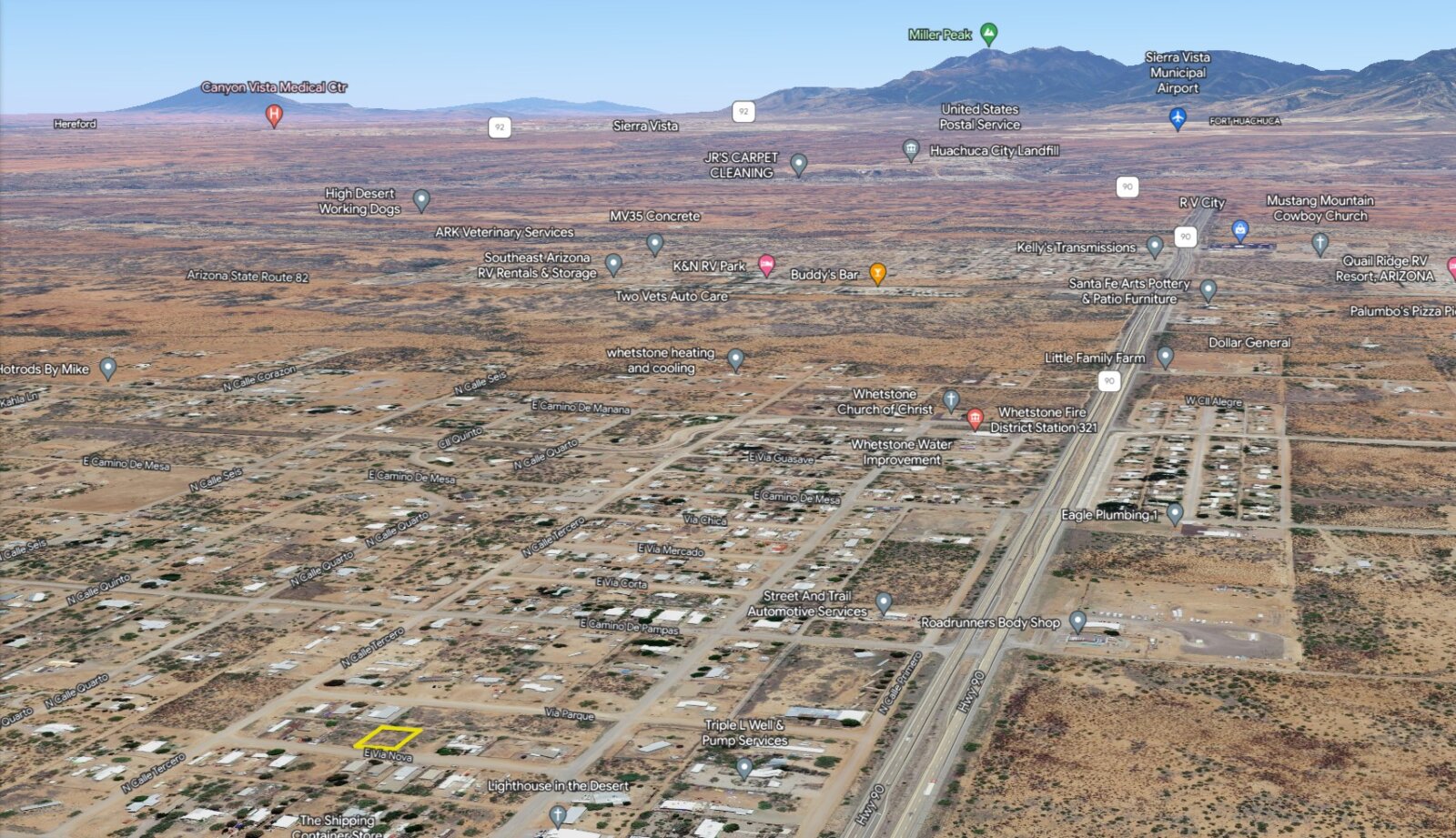The image size is (1456, 838).
Task: Click the Little Family Farm marker
Action: [1165, 357]
